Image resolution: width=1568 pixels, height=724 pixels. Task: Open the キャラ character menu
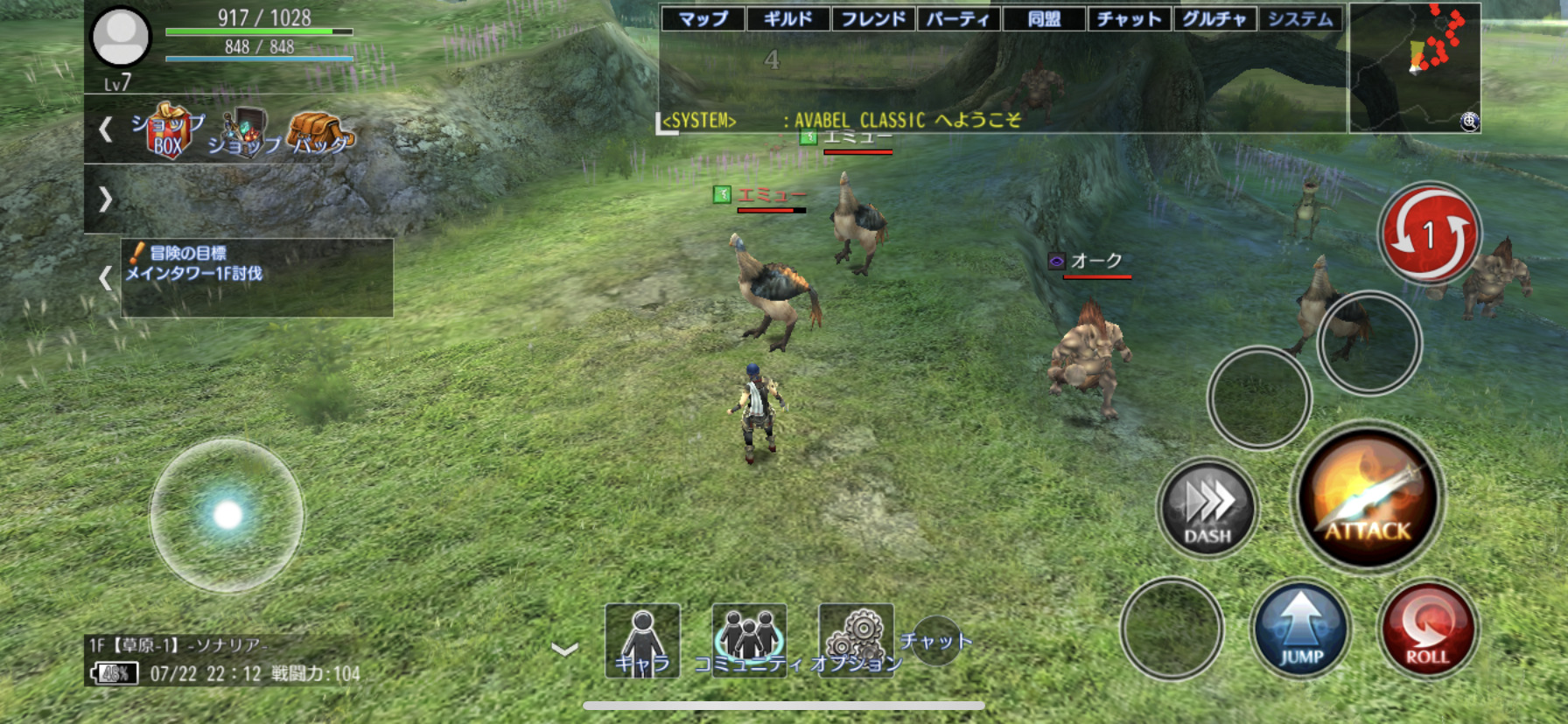642,641
